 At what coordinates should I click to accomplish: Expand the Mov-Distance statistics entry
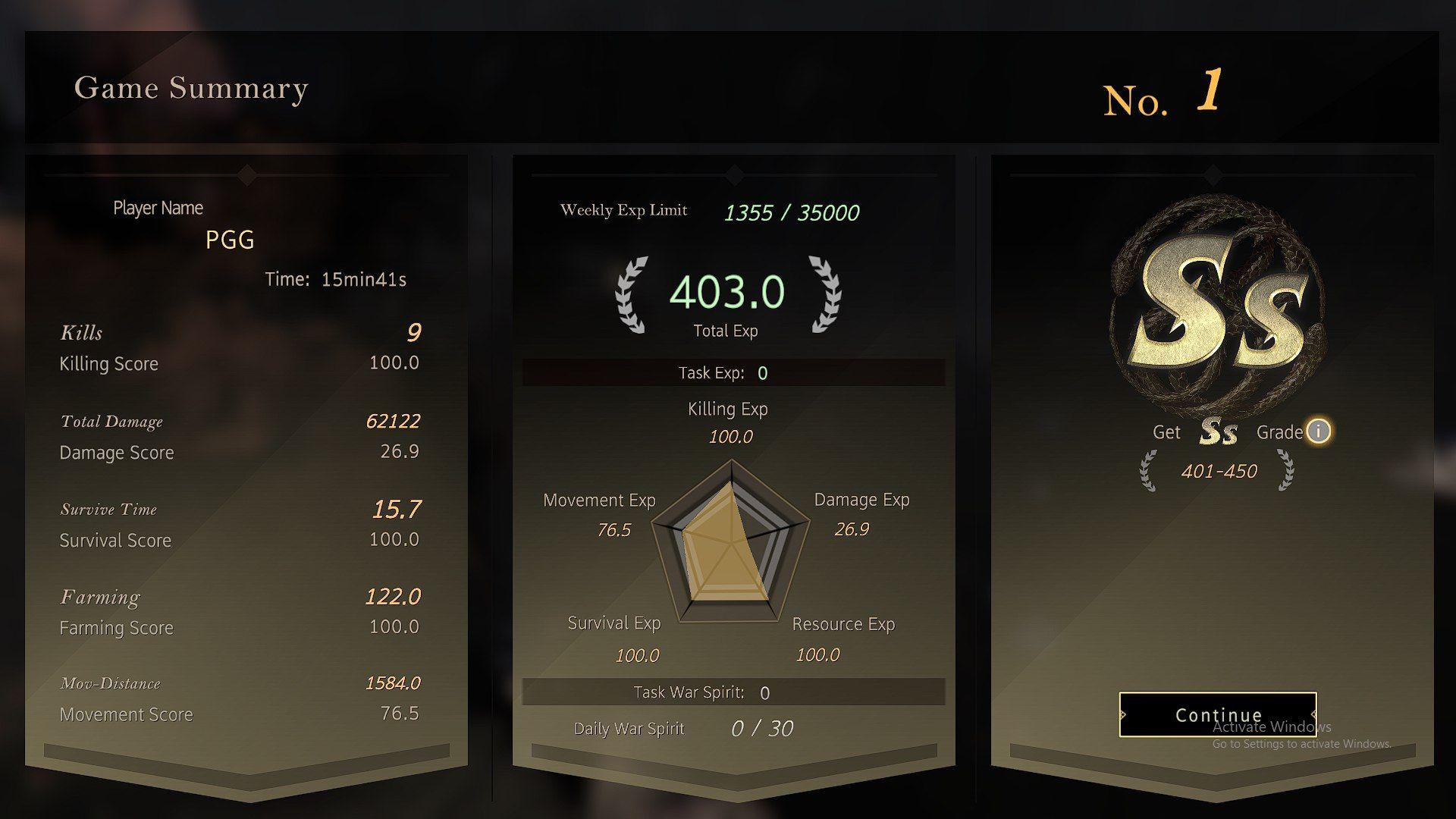(x=111, y=682)
